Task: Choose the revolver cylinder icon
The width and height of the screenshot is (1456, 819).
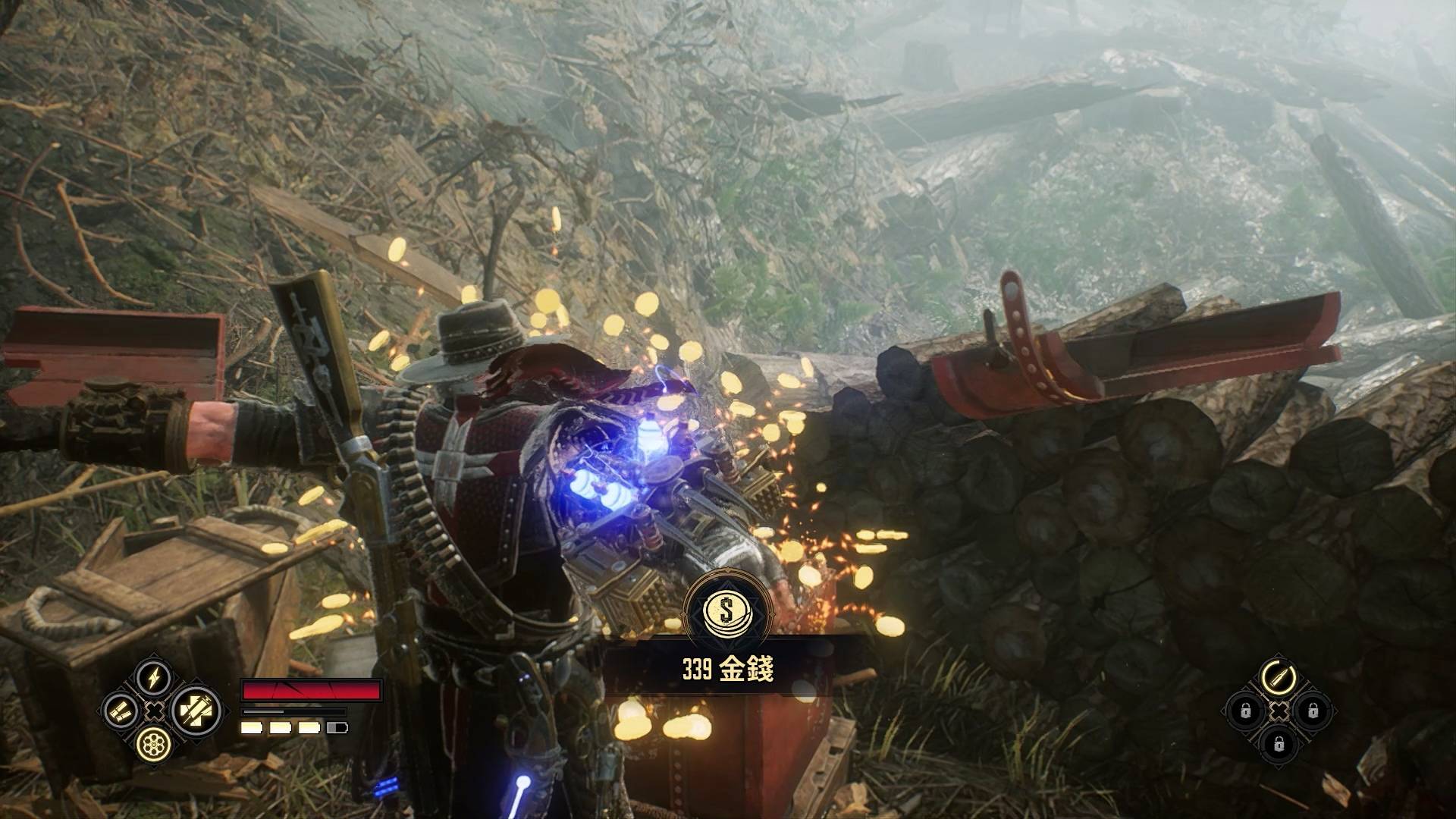Action: [x=154, y=745]
